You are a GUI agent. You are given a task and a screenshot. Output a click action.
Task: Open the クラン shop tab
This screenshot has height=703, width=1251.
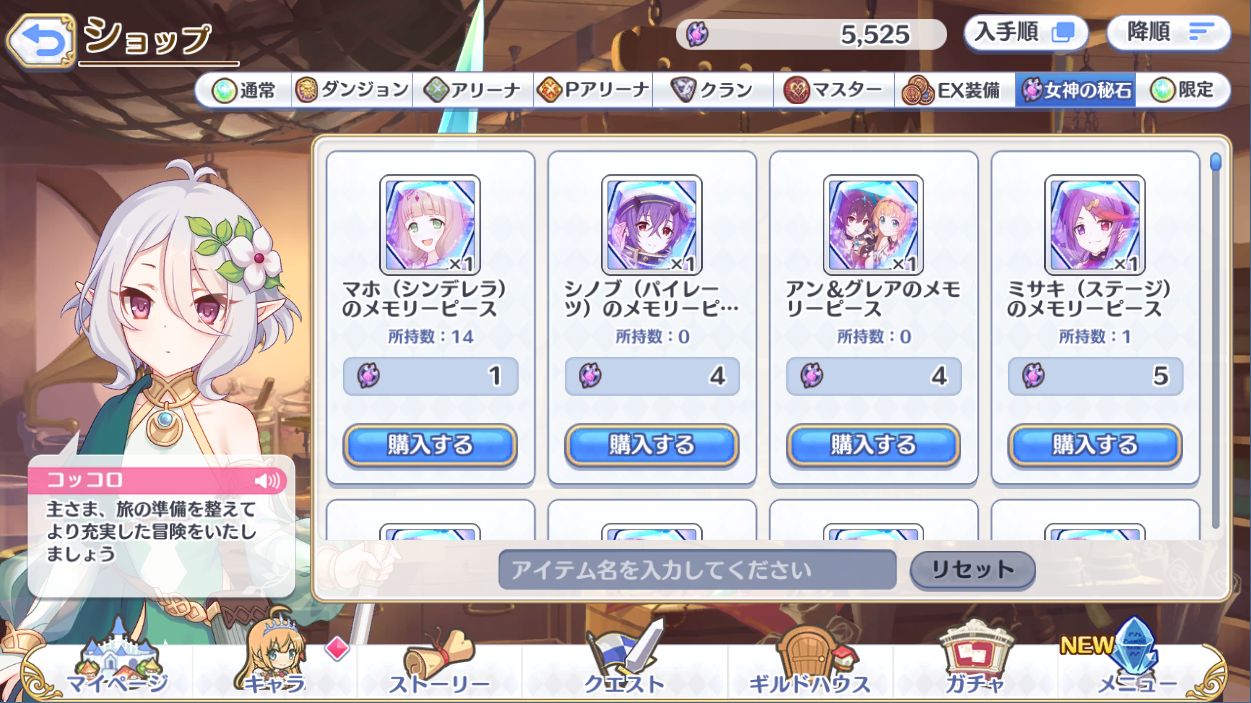[x=712, y=90]
